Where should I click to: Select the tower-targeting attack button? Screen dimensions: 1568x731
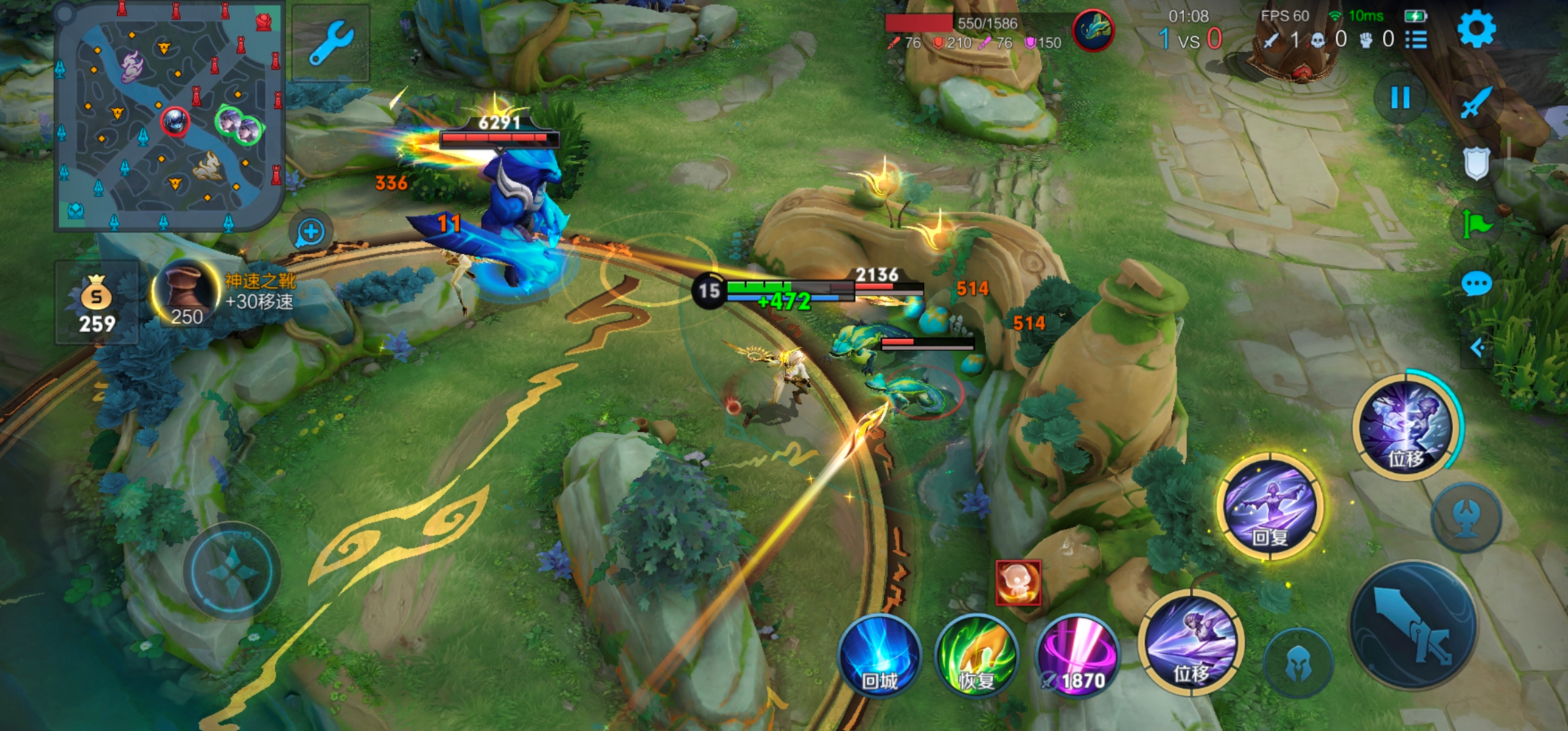(1466, 518)
